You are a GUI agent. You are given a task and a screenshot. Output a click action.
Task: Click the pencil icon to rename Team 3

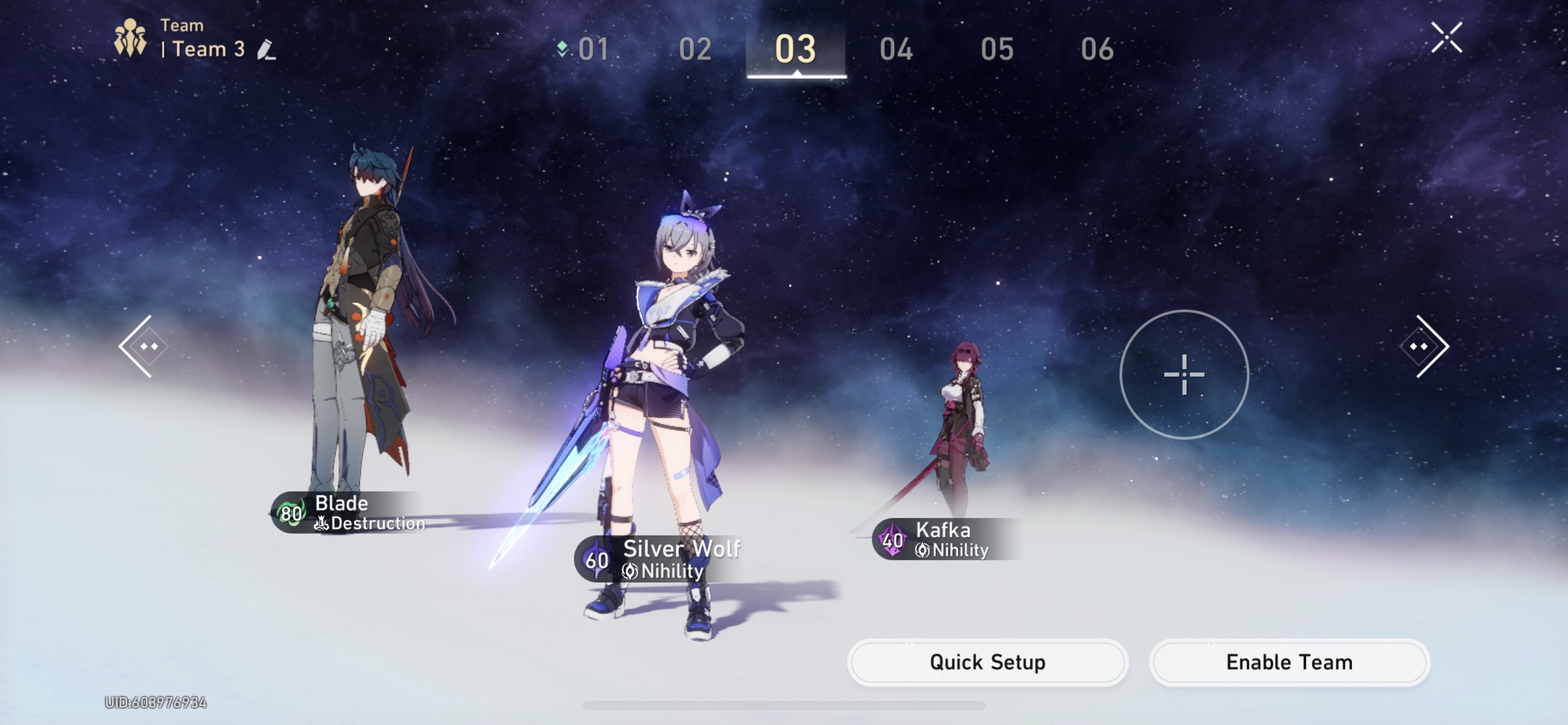point(267,48)
